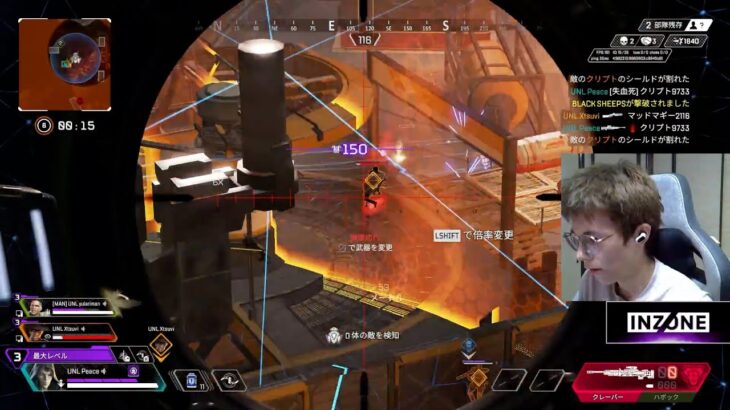
Task: Activate the tactical ability icon
Action: [228, 380]
